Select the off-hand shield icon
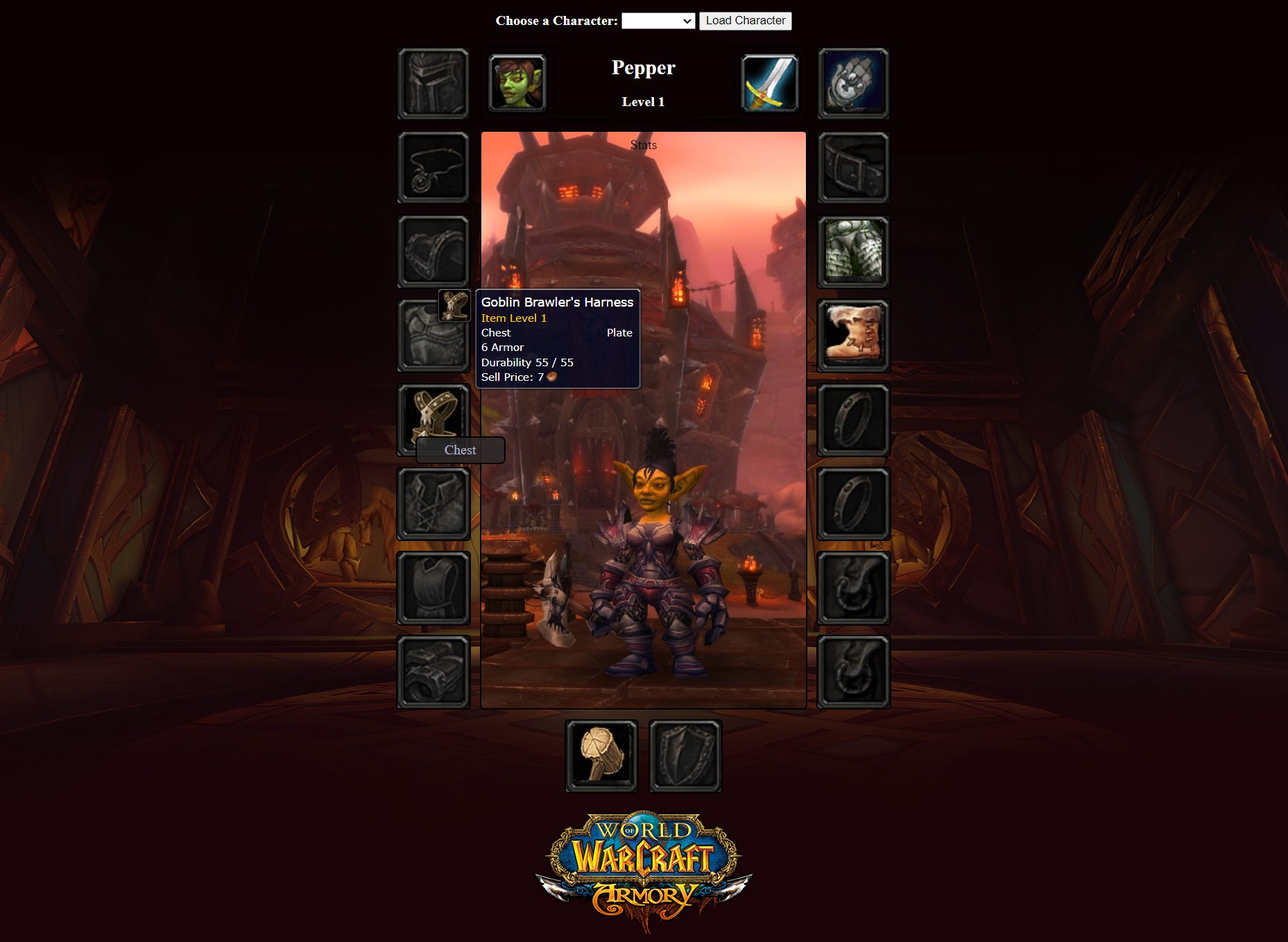 pos(685,755)
